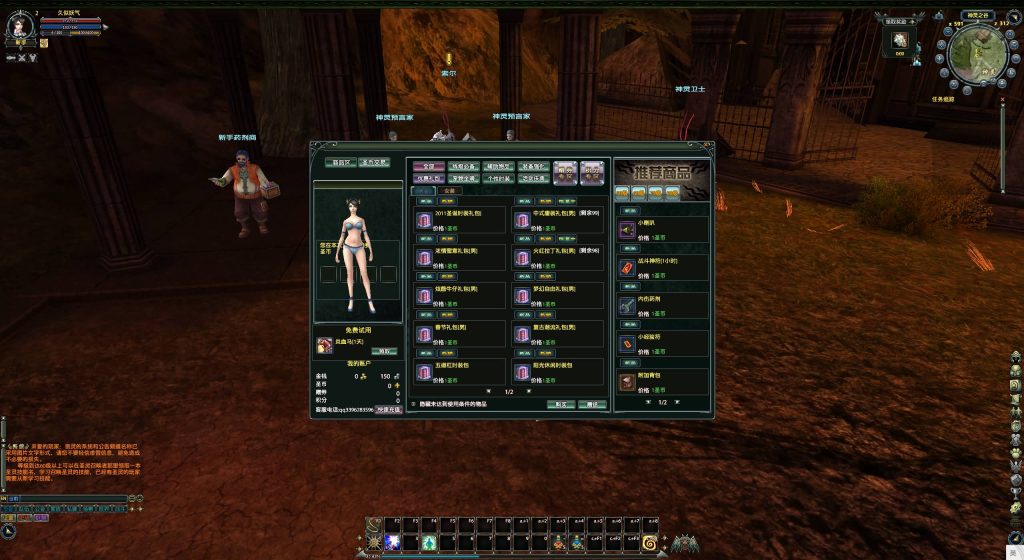Click the 快捷充值 quick recharge button

pos(388,409)
